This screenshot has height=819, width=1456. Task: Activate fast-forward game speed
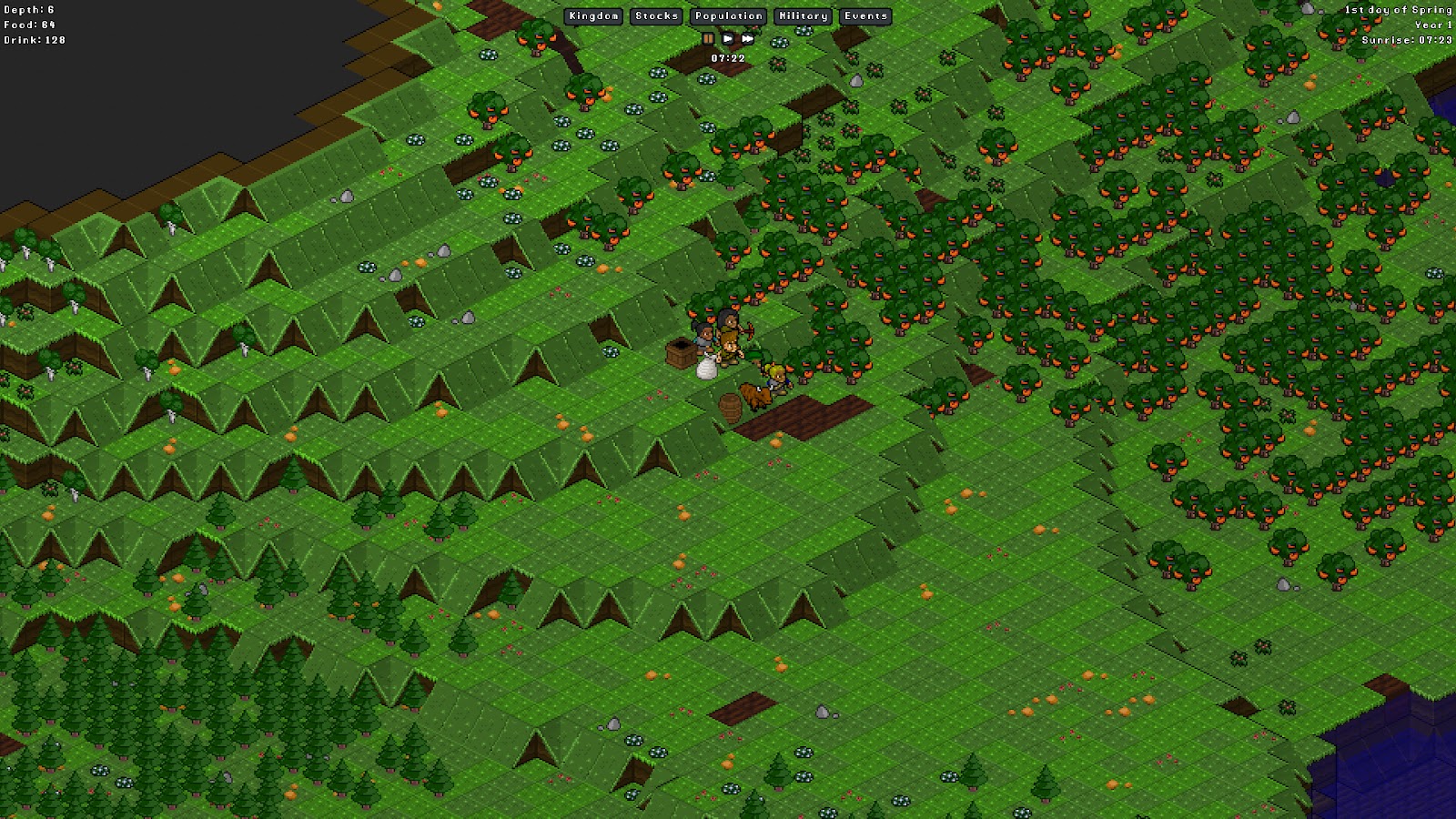tap(748, 39)
